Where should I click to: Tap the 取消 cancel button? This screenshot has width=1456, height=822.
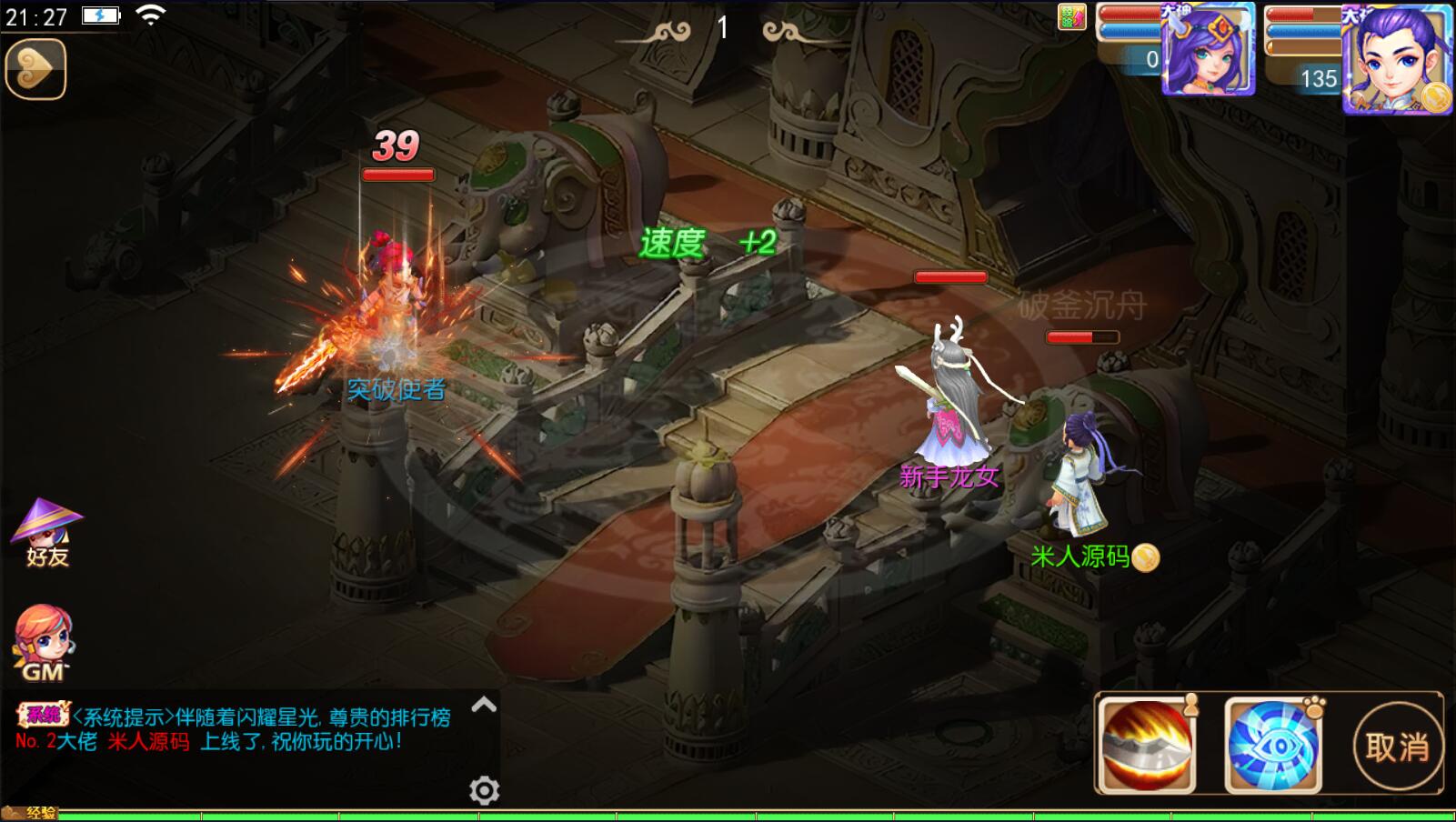(x=1397, y=747)
